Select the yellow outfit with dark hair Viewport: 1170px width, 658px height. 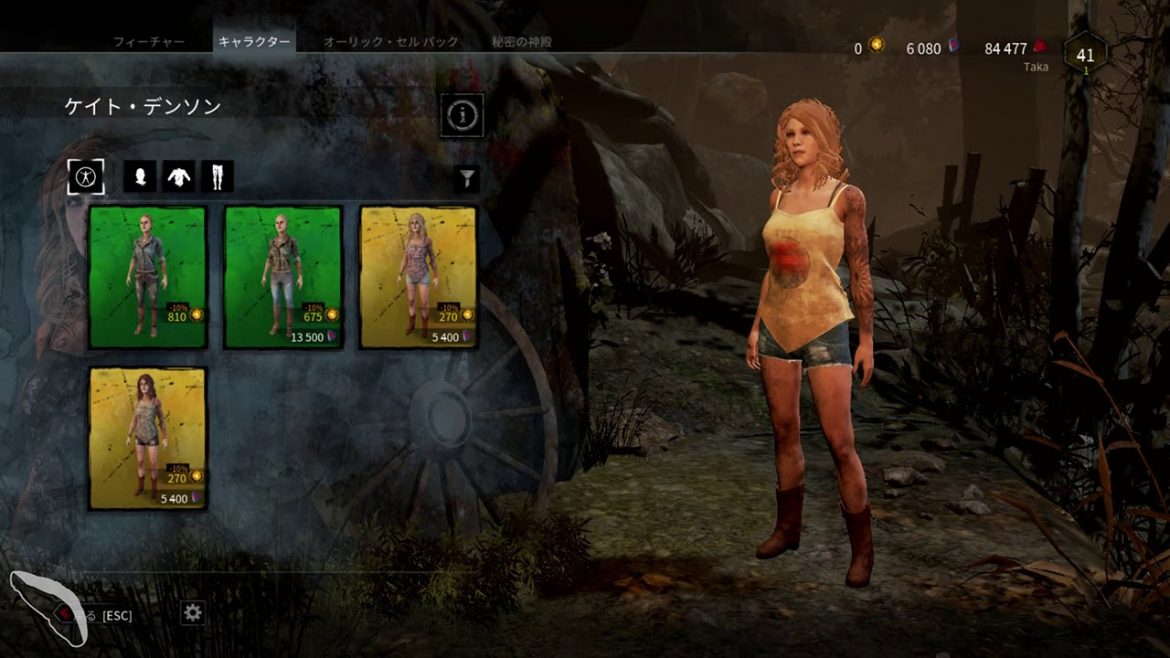(147, 438)
